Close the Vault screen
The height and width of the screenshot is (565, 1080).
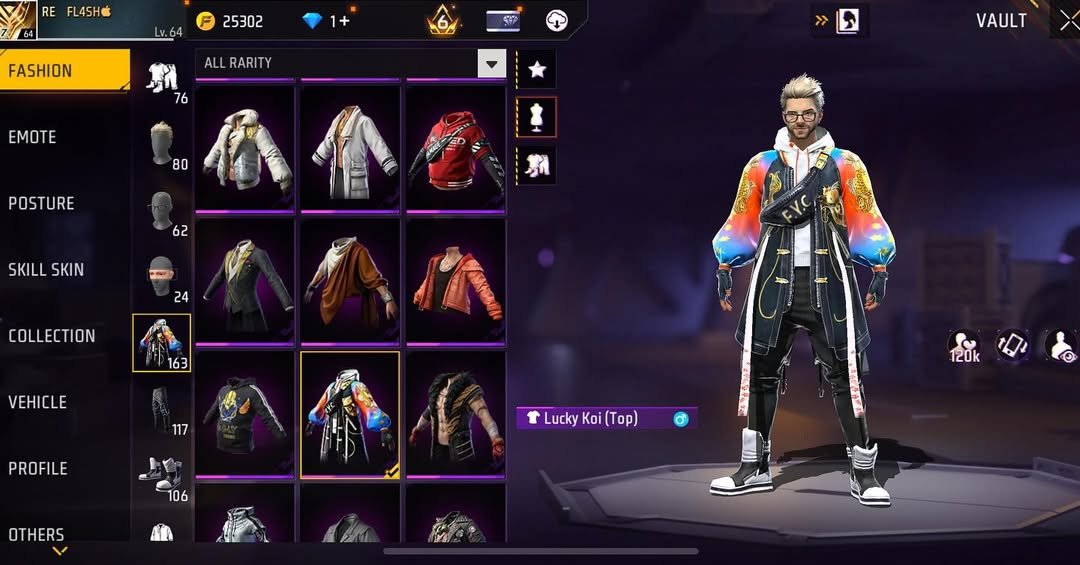(1067, 21)
